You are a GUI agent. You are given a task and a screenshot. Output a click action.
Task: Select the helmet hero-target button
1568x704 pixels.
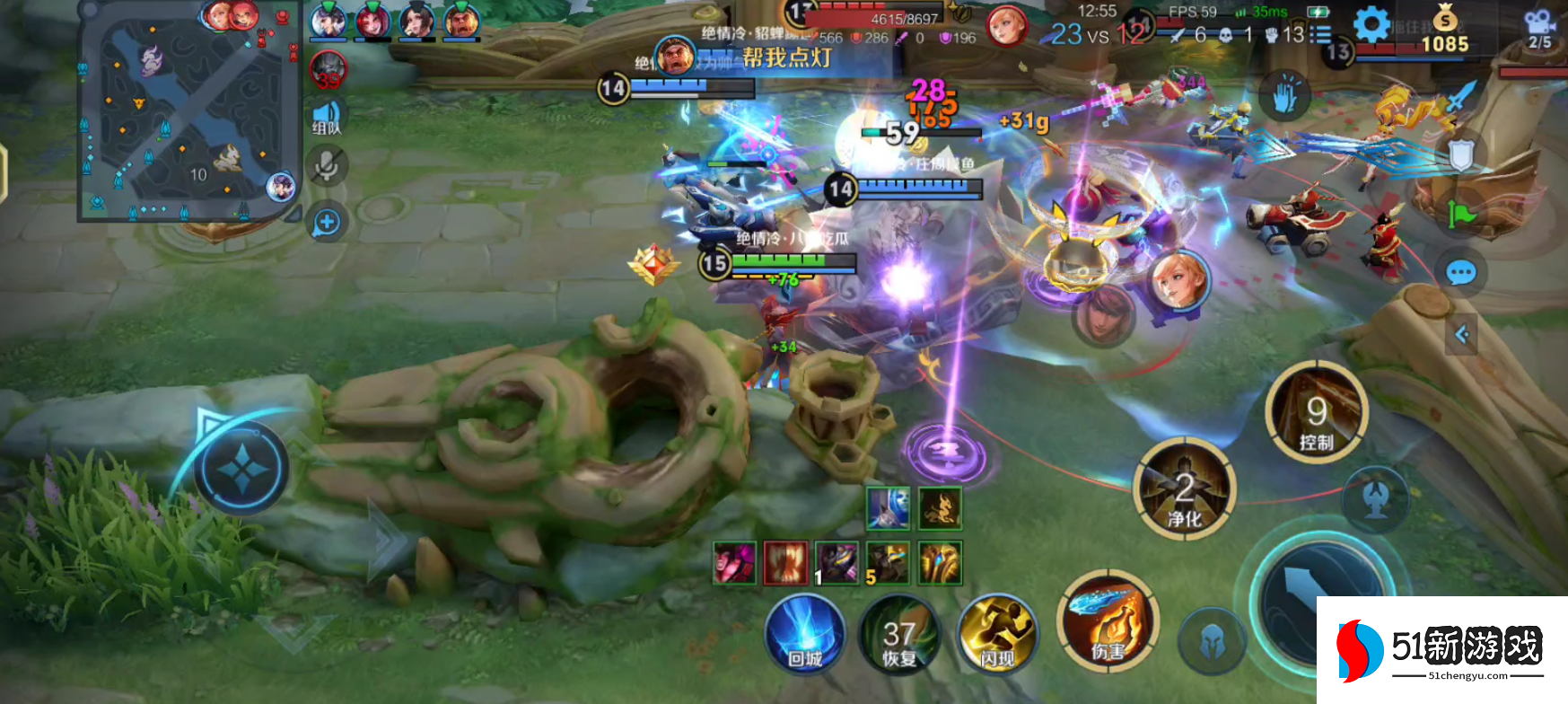tap(1212, 639)
